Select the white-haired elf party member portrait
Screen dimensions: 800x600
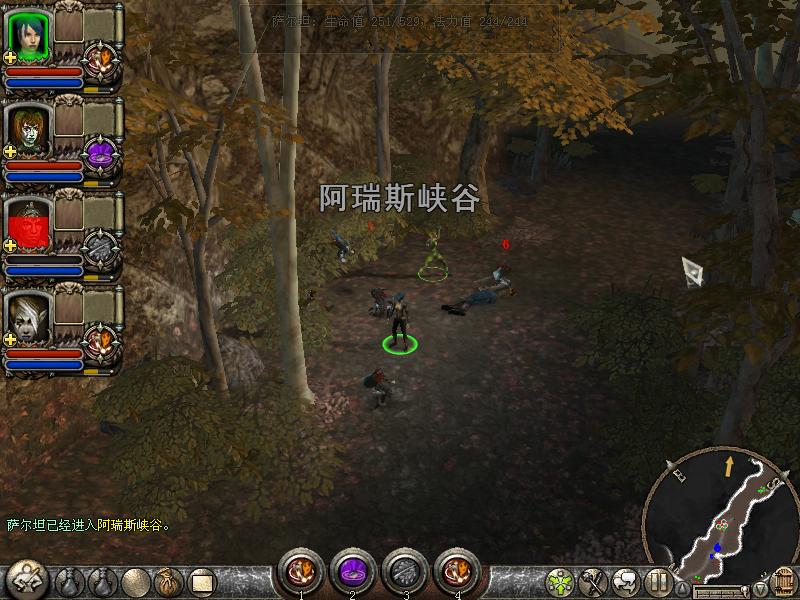pos(27,317)
